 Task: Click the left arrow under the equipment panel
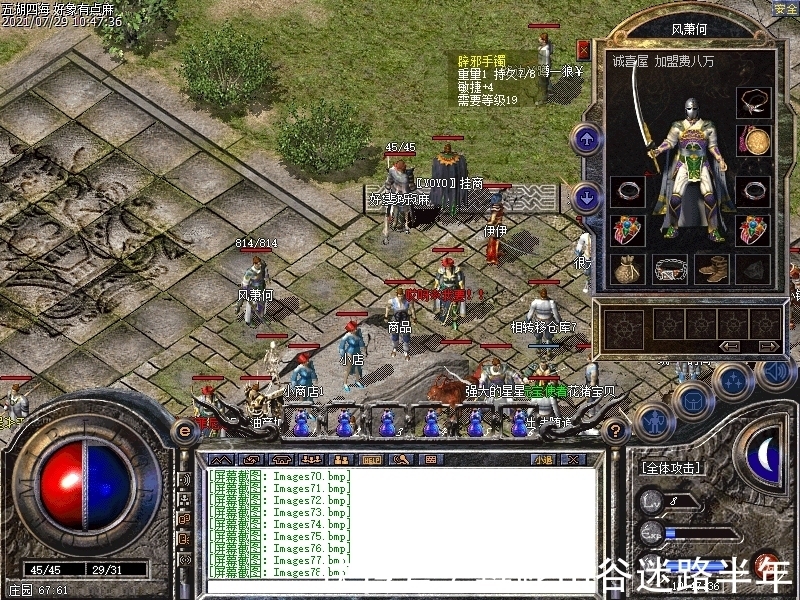coord(731,346)
